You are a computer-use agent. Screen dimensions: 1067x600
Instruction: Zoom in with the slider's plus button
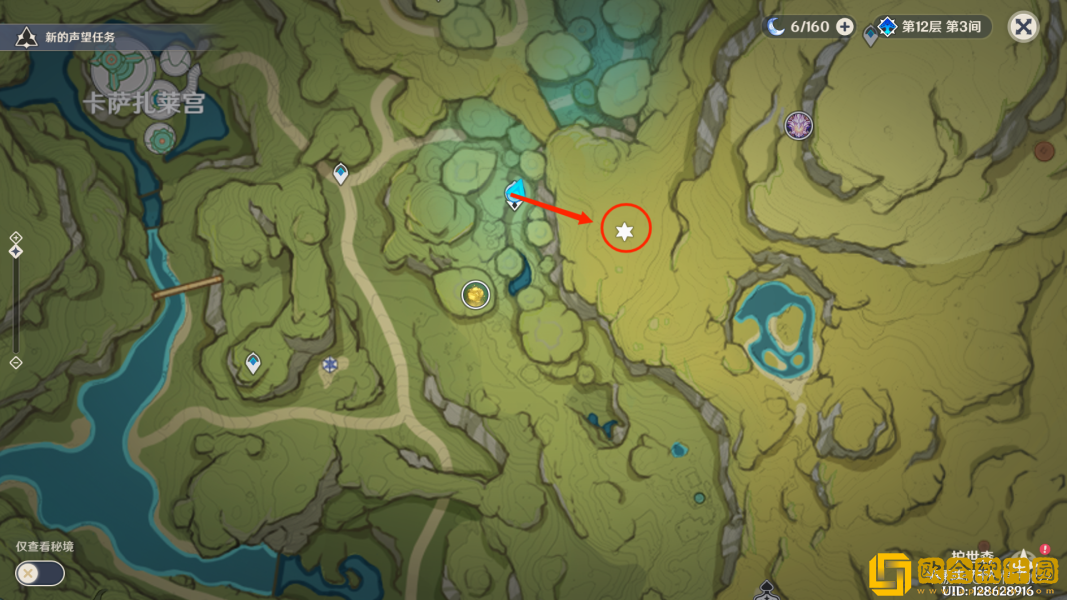coord(16,238)
